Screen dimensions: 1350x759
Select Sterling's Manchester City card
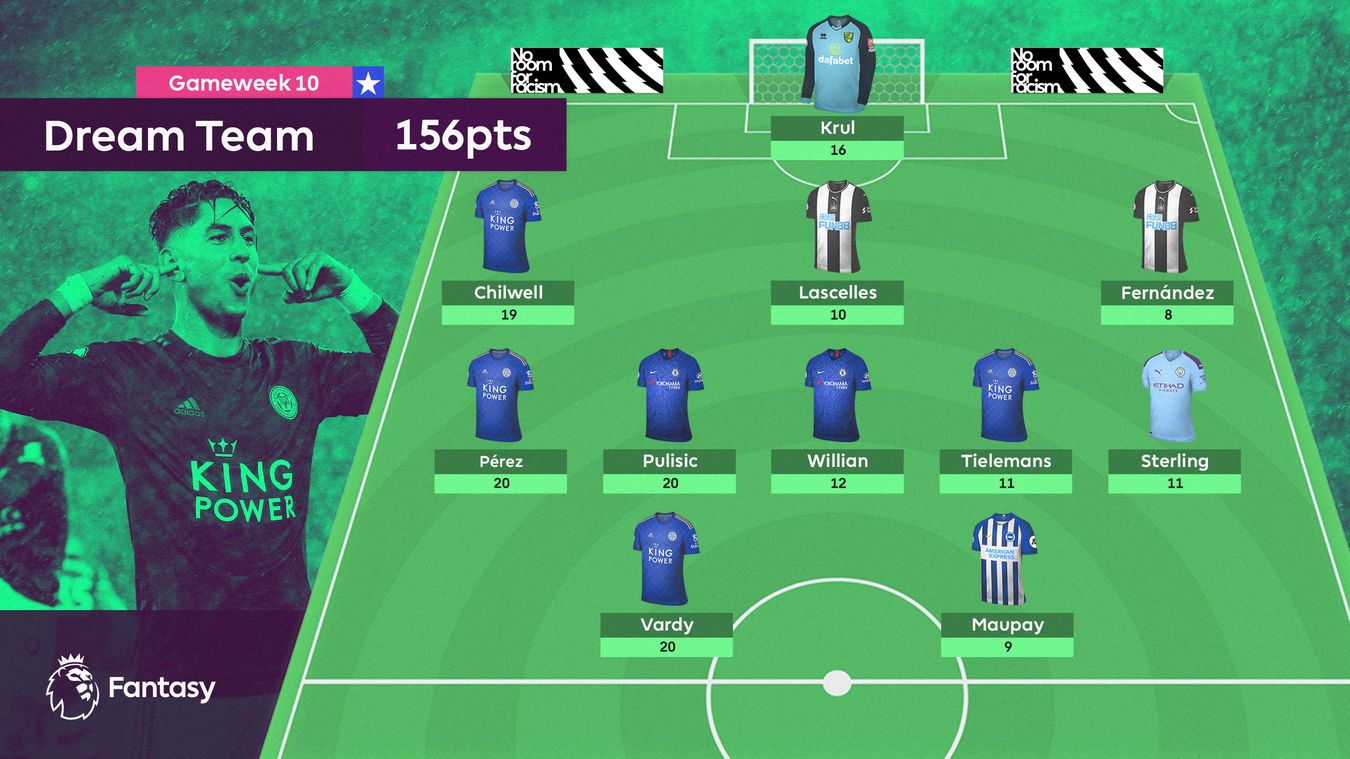1174,418
